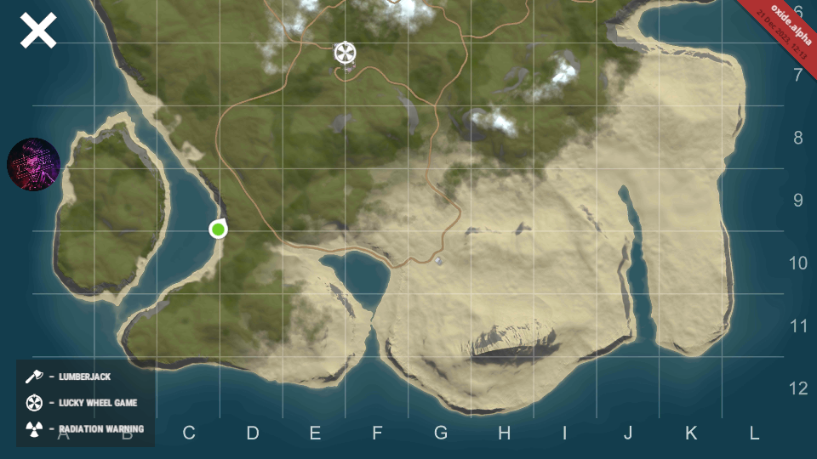Open the round purple avatar icon
817x459 pixels.
point(34,164)
